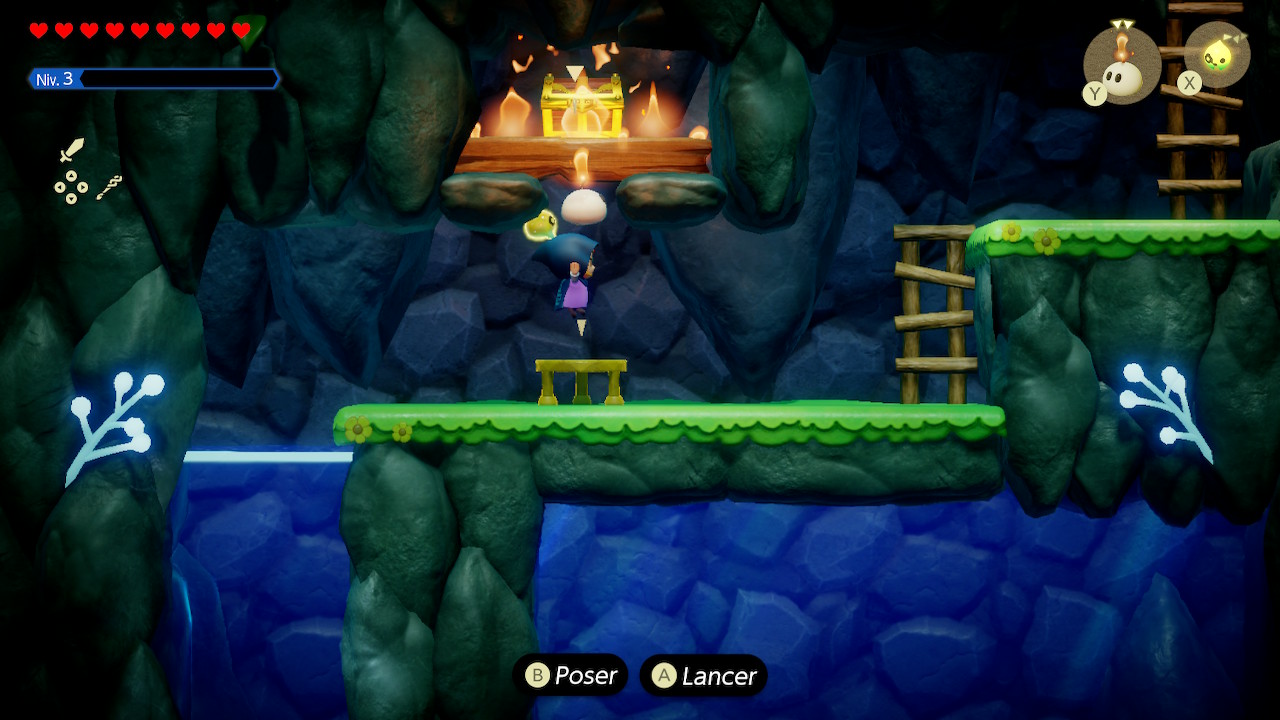Viewport: 1280px width, 720px height.
Task: Click the sword icon in the HUD
Action: (x=72, y=151)
